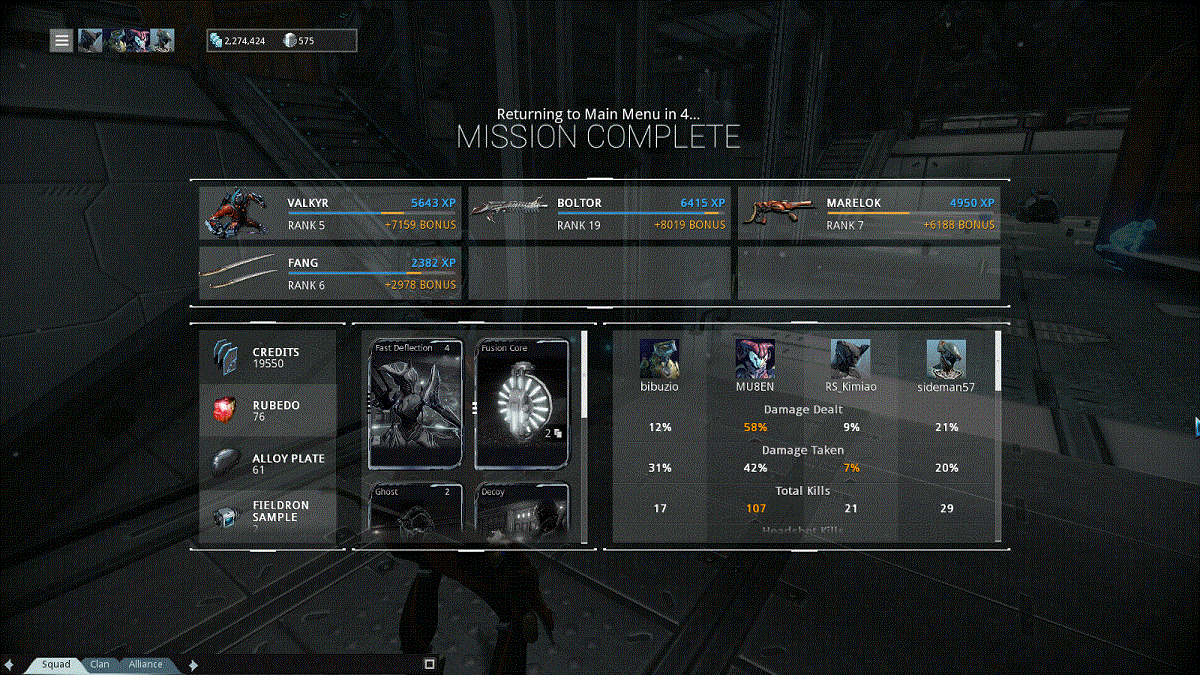View RS_Kimiao's player avatar
Viewport: 1200px width, 675px height.
850,359
